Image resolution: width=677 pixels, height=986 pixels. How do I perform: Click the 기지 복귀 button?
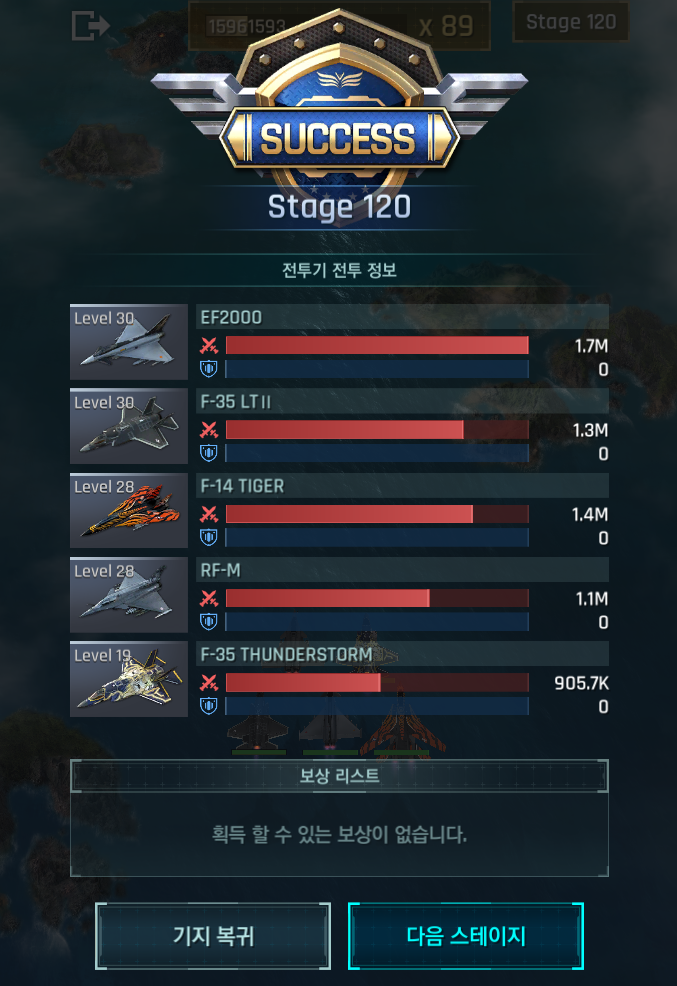coord(213,936)
